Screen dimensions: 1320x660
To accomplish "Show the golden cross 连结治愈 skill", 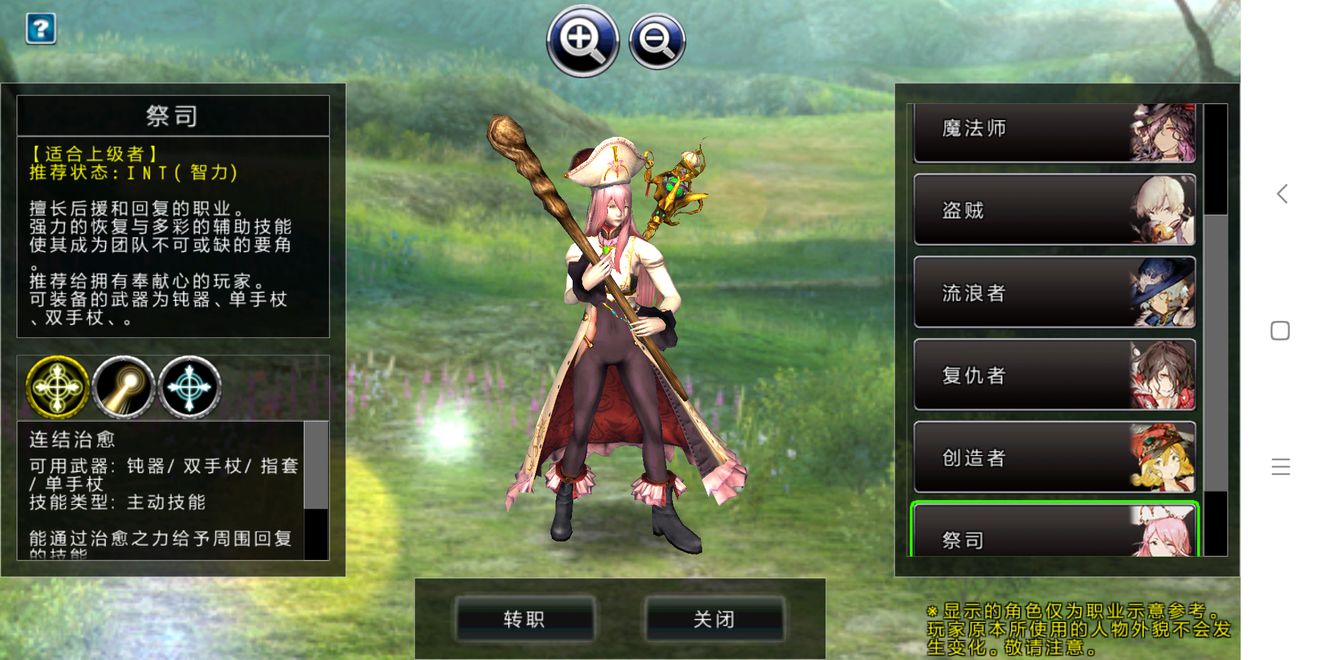I will coord(57,386).
